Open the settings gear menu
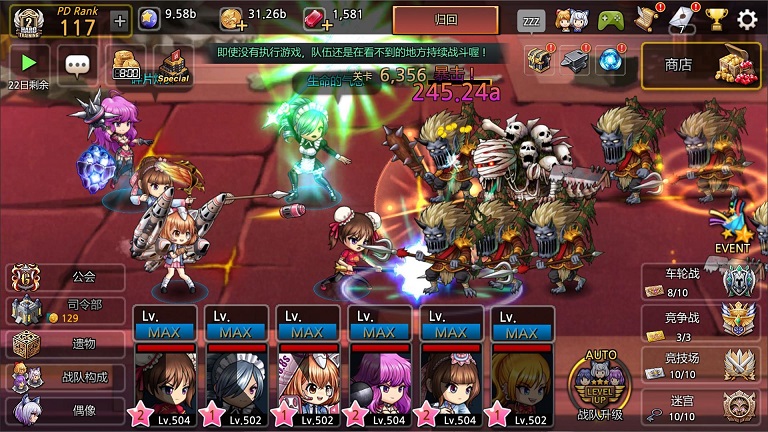The height and width of the screenshot is (432, 768). click(x=747, y=19)
